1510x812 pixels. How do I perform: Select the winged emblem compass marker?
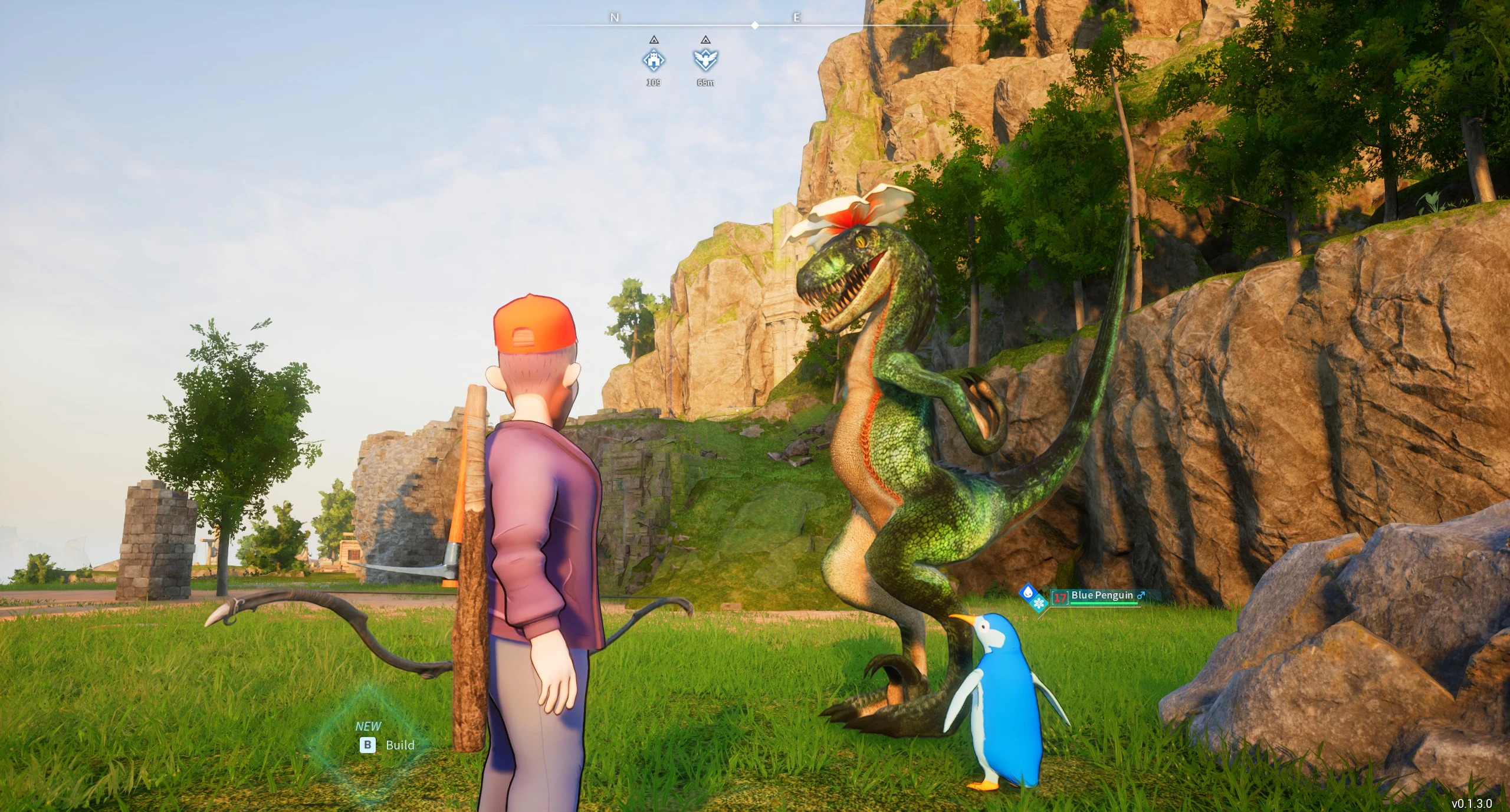point(705,60)
